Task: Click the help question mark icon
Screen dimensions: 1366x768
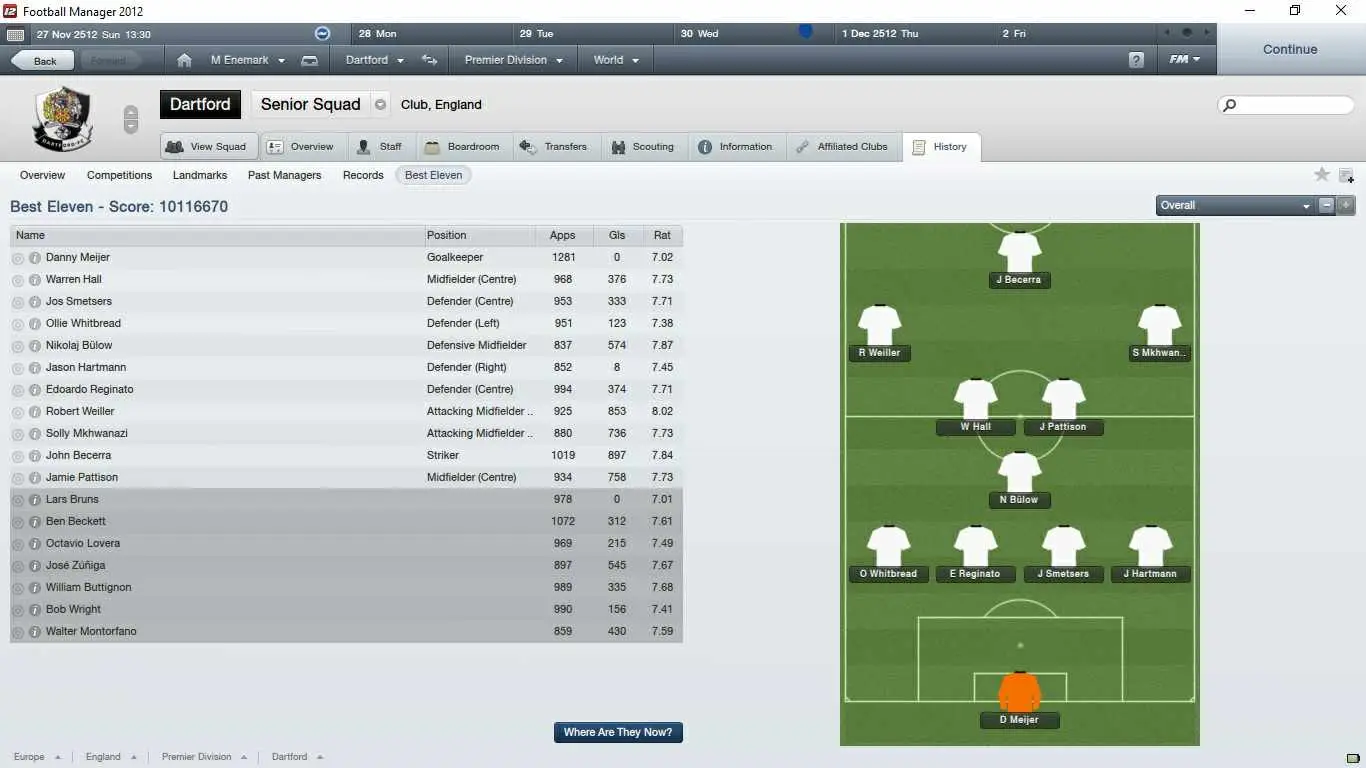Action: (x=1136, y=60)
